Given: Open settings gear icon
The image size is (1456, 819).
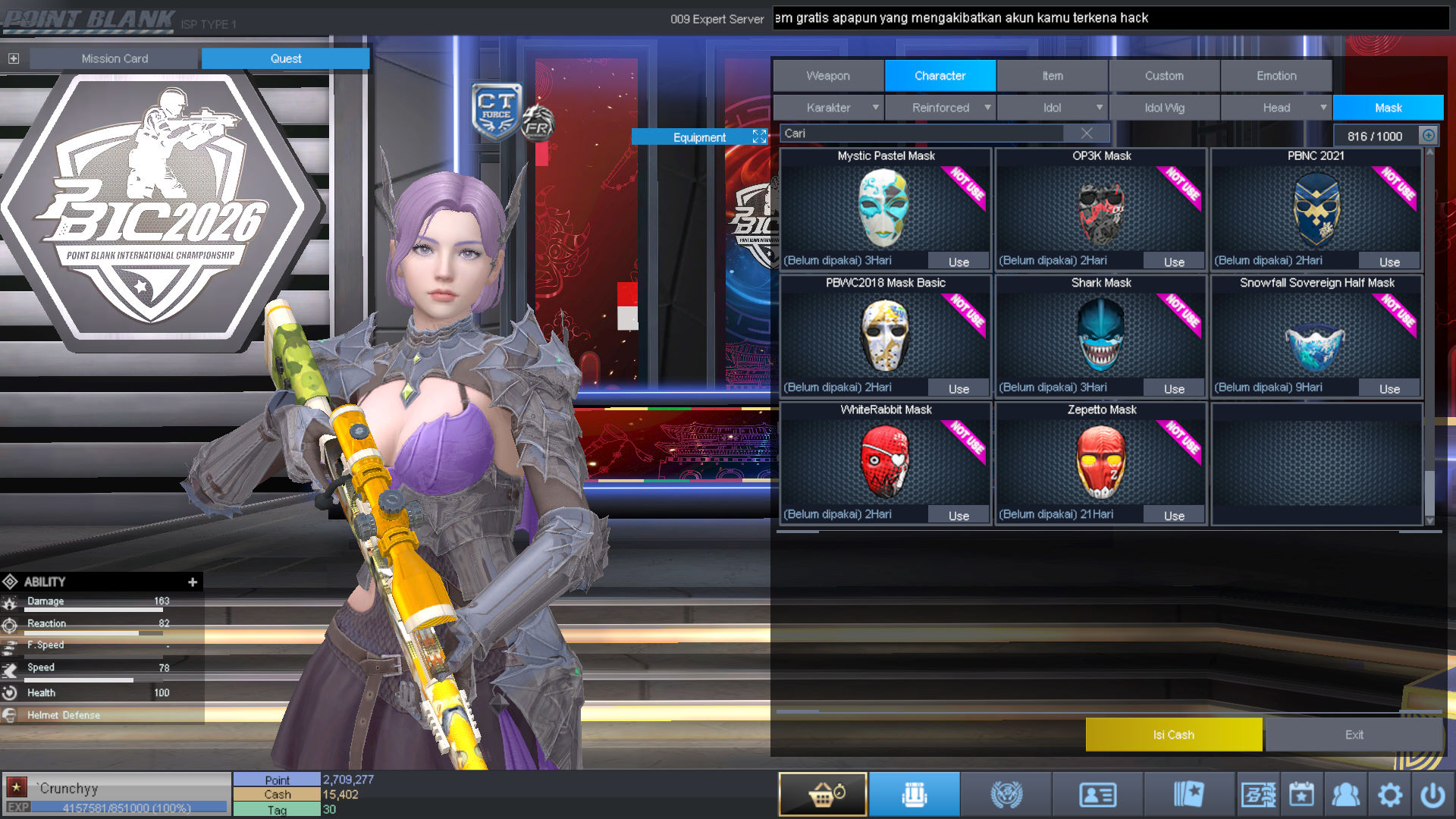Looking at the screenshot, I should (x=1390, y=795).
